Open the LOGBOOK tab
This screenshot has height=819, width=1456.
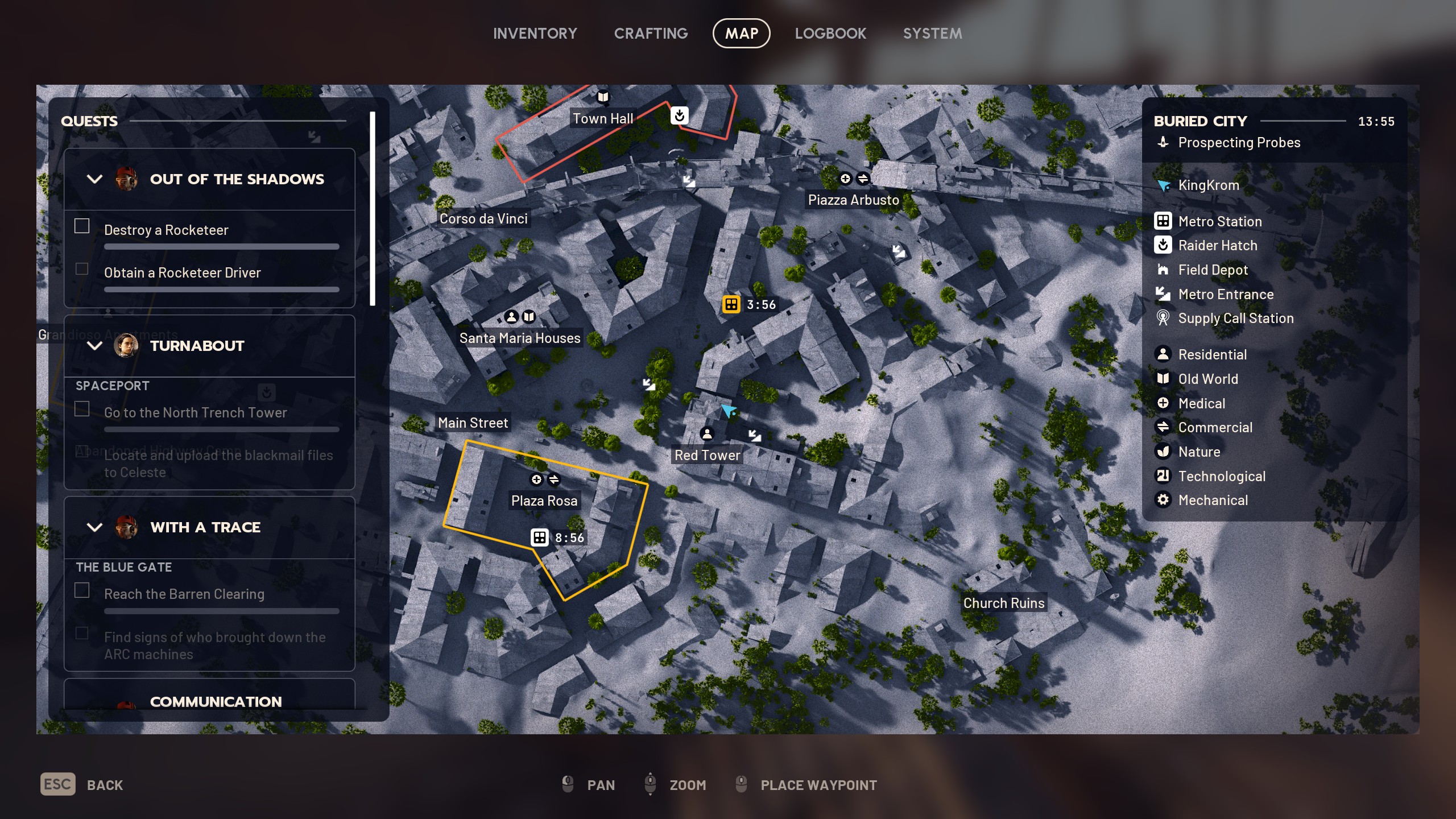(x=830, y=33)
